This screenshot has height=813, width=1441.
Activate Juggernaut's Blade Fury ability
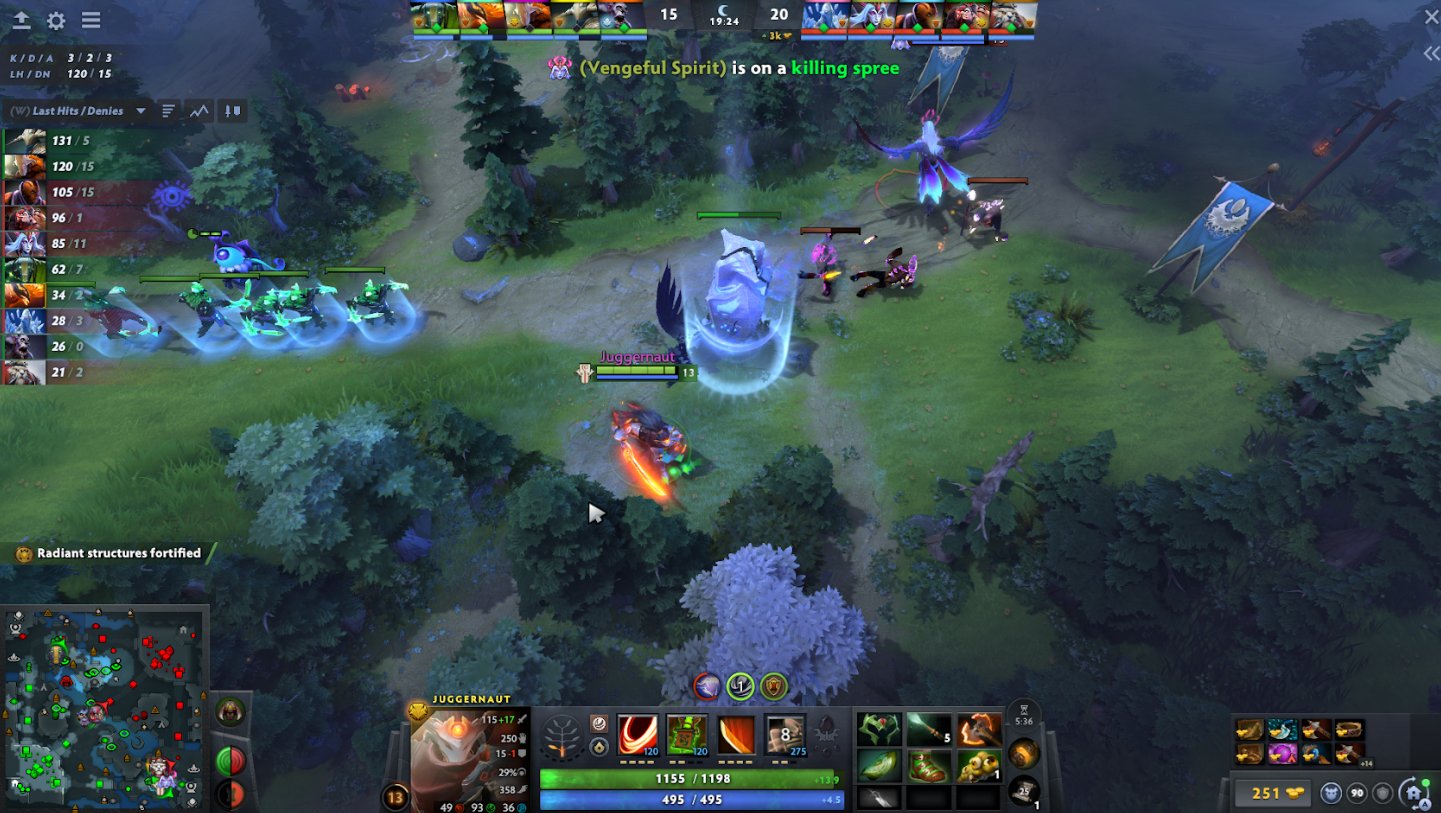pyautogui.click(x=637, y=735)
